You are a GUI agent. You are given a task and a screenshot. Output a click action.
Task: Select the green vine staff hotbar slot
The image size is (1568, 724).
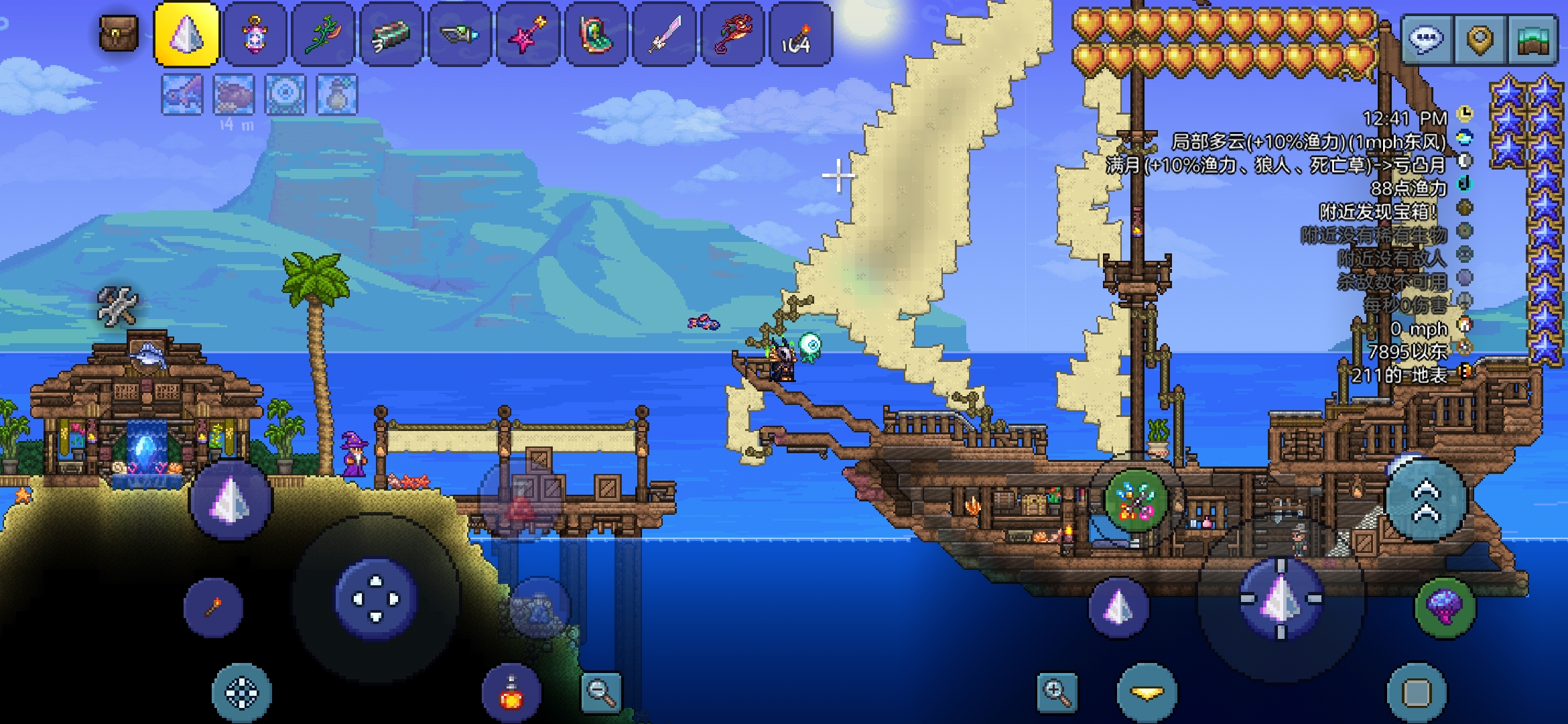click(x=324, y=34)
